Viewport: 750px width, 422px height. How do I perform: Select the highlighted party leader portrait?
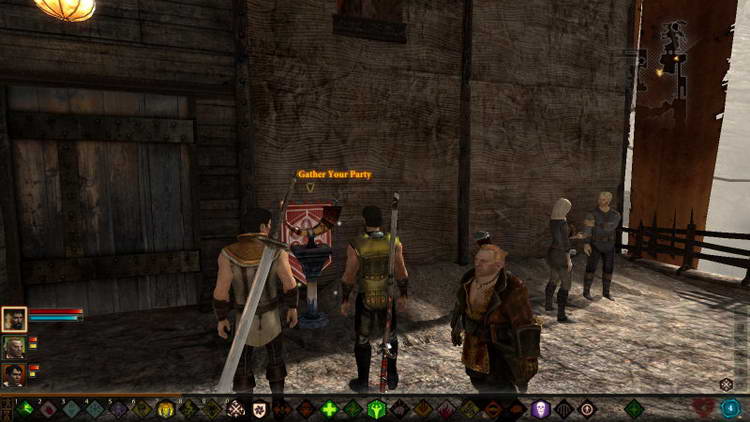click(14, 319)
